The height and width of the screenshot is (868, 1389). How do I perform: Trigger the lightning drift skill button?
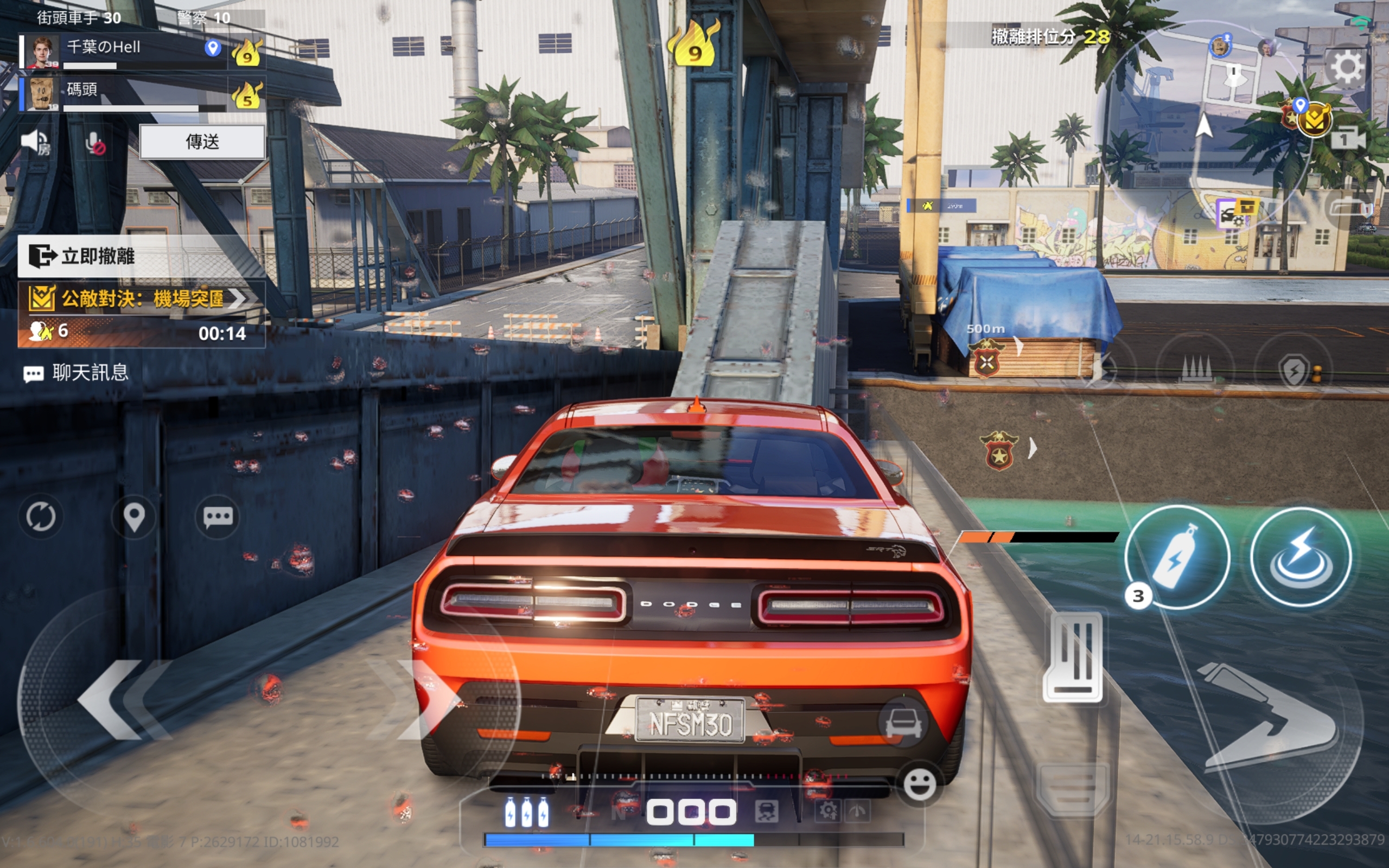tap(1301, 557)
